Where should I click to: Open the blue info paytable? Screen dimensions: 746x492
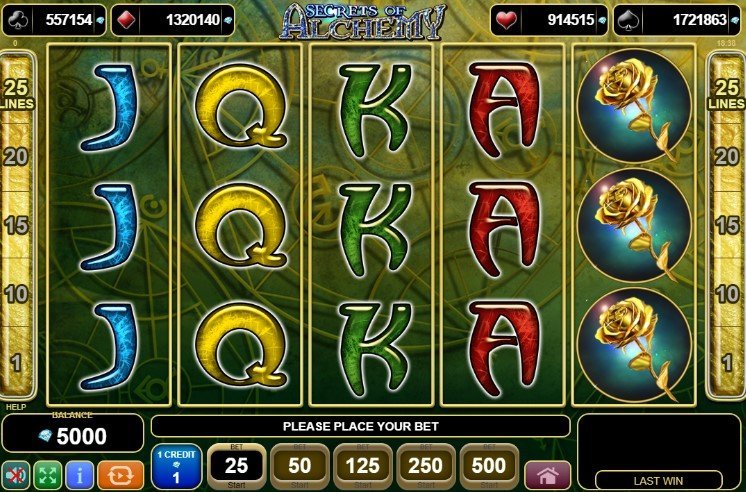pos(79,475)
